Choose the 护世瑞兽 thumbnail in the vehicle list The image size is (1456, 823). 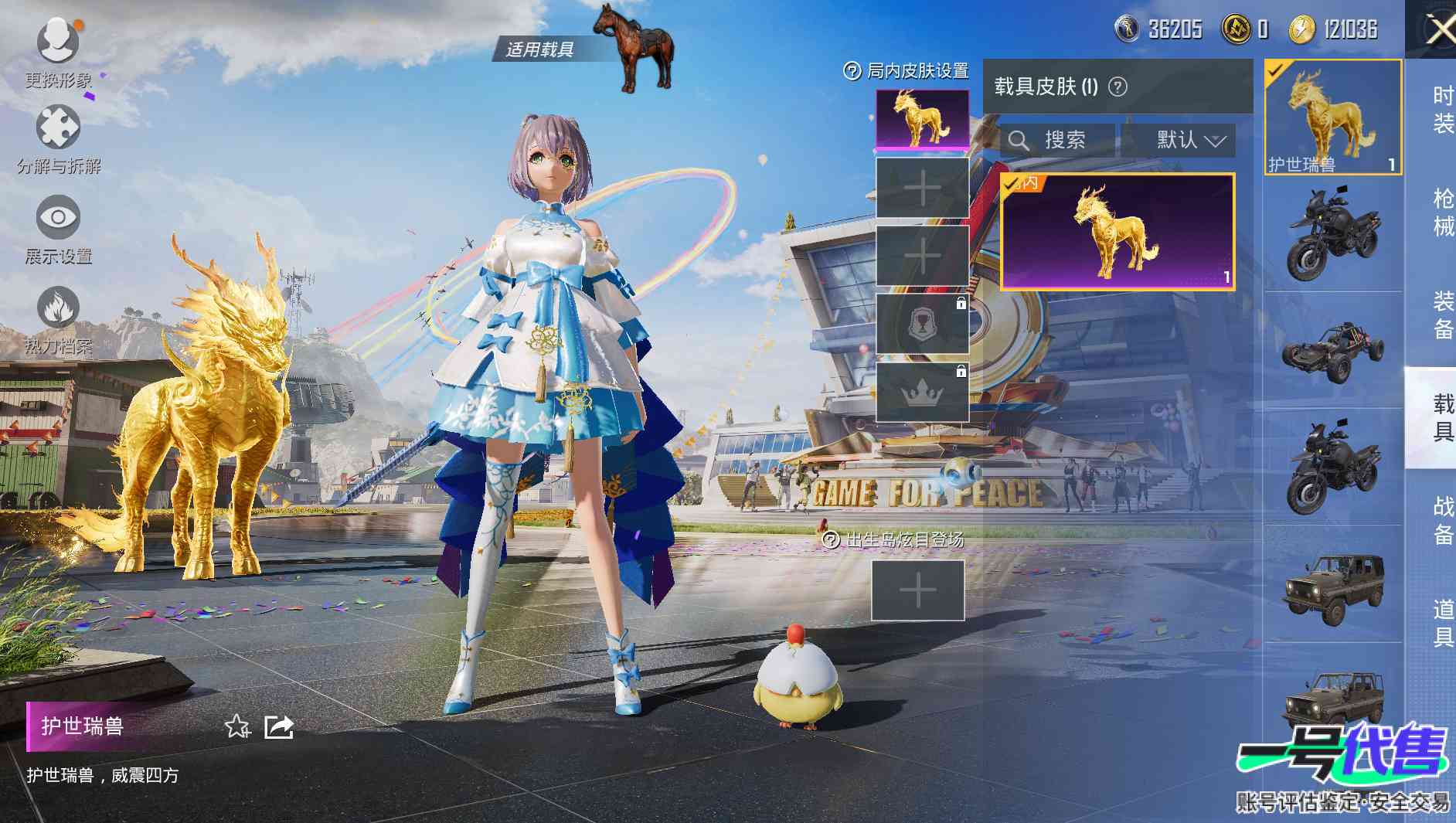pyautogui.click(x=1332, y=117)
